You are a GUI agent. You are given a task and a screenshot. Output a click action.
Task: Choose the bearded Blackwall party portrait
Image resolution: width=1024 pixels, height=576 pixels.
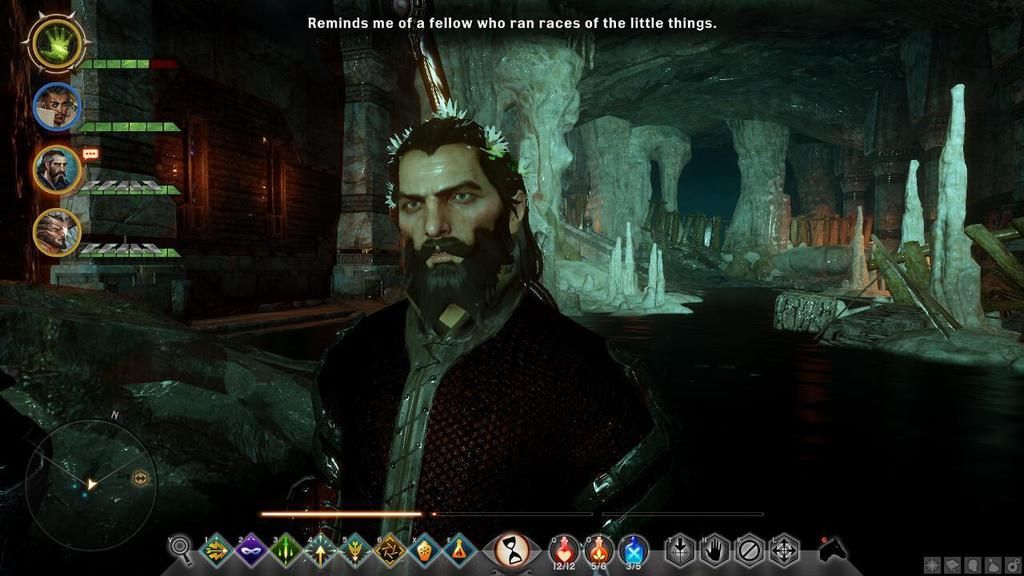57,169
